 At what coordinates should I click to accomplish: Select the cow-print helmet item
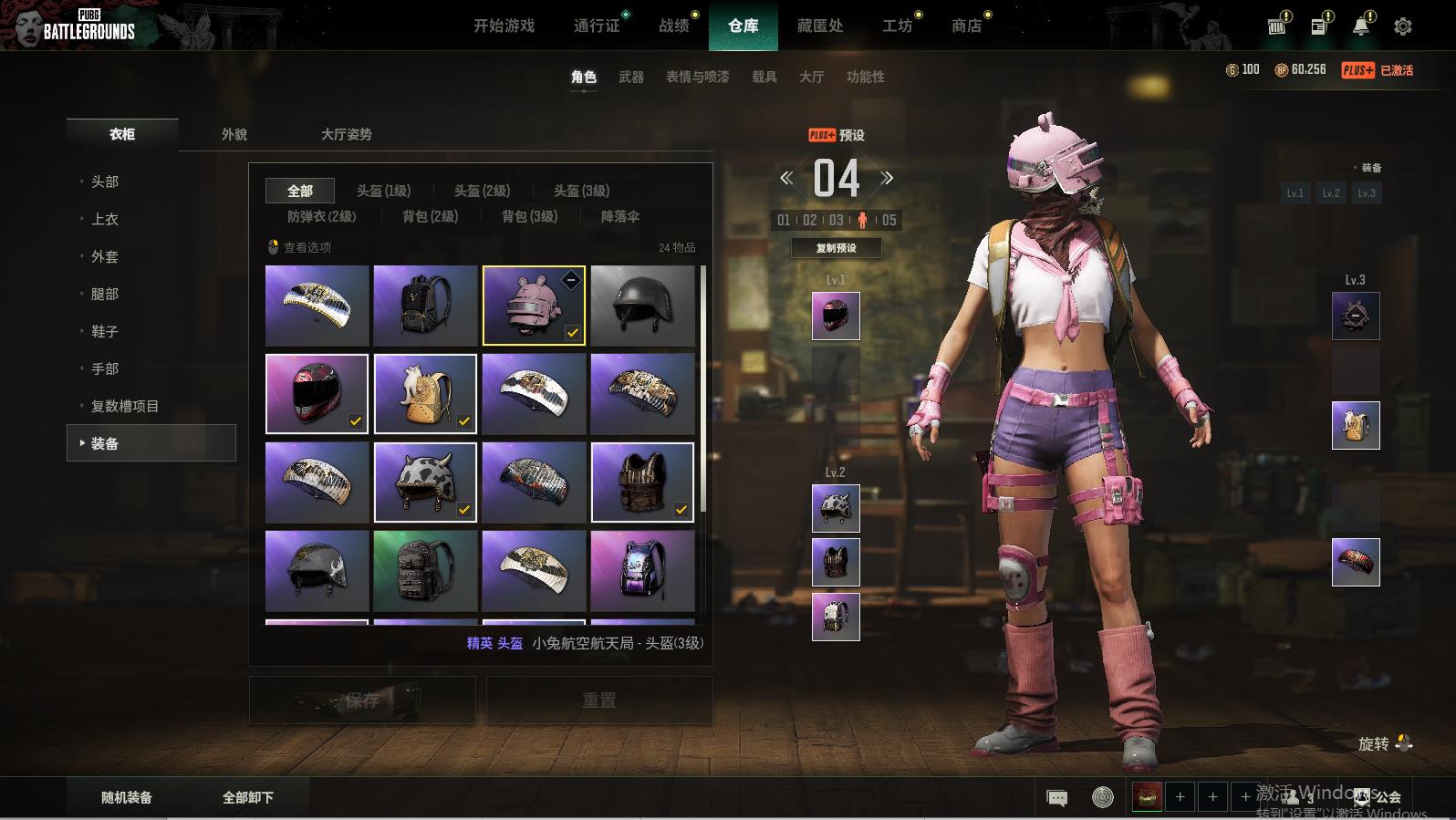pos(425,483)
